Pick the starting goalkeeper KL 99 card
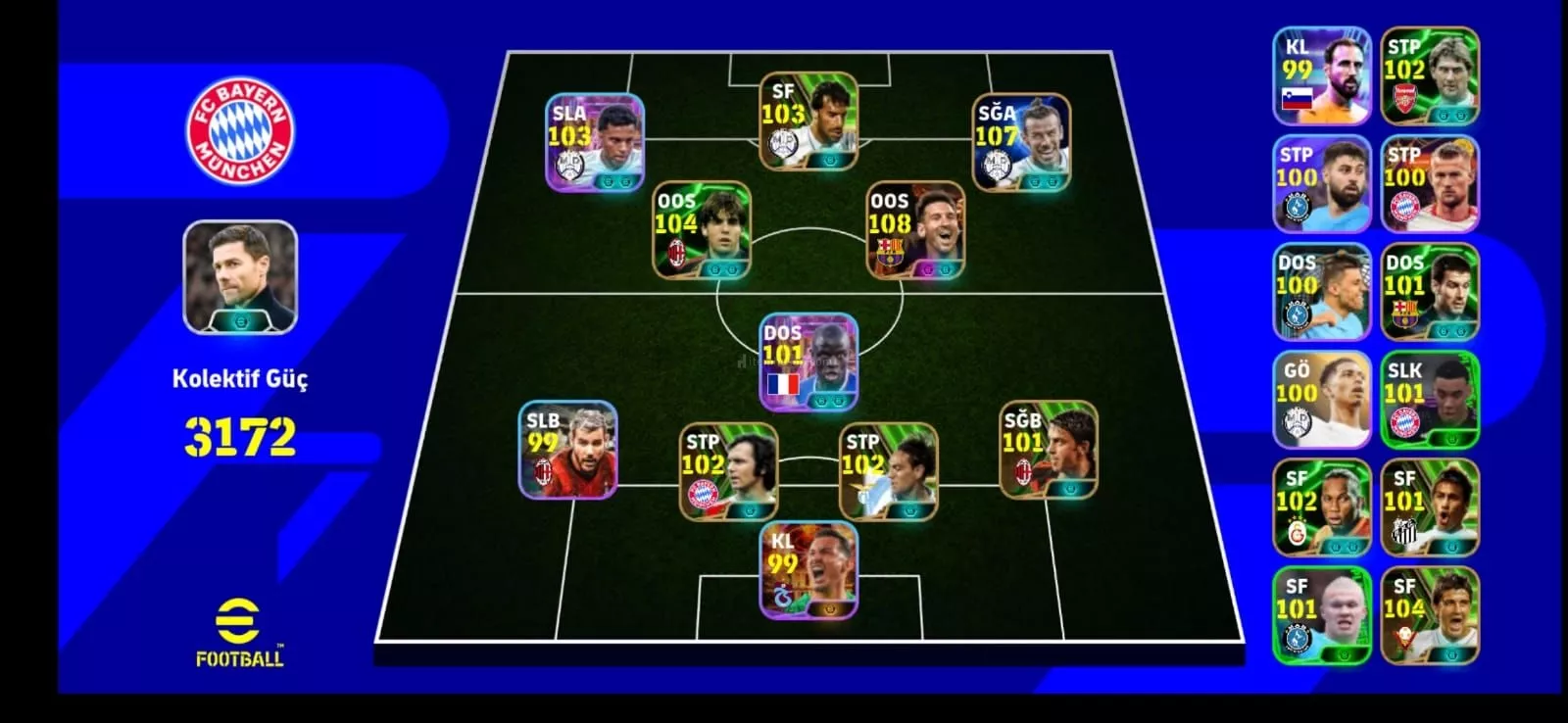The width and height of the screenshot is (1568, 723). (x=808, y=570)
